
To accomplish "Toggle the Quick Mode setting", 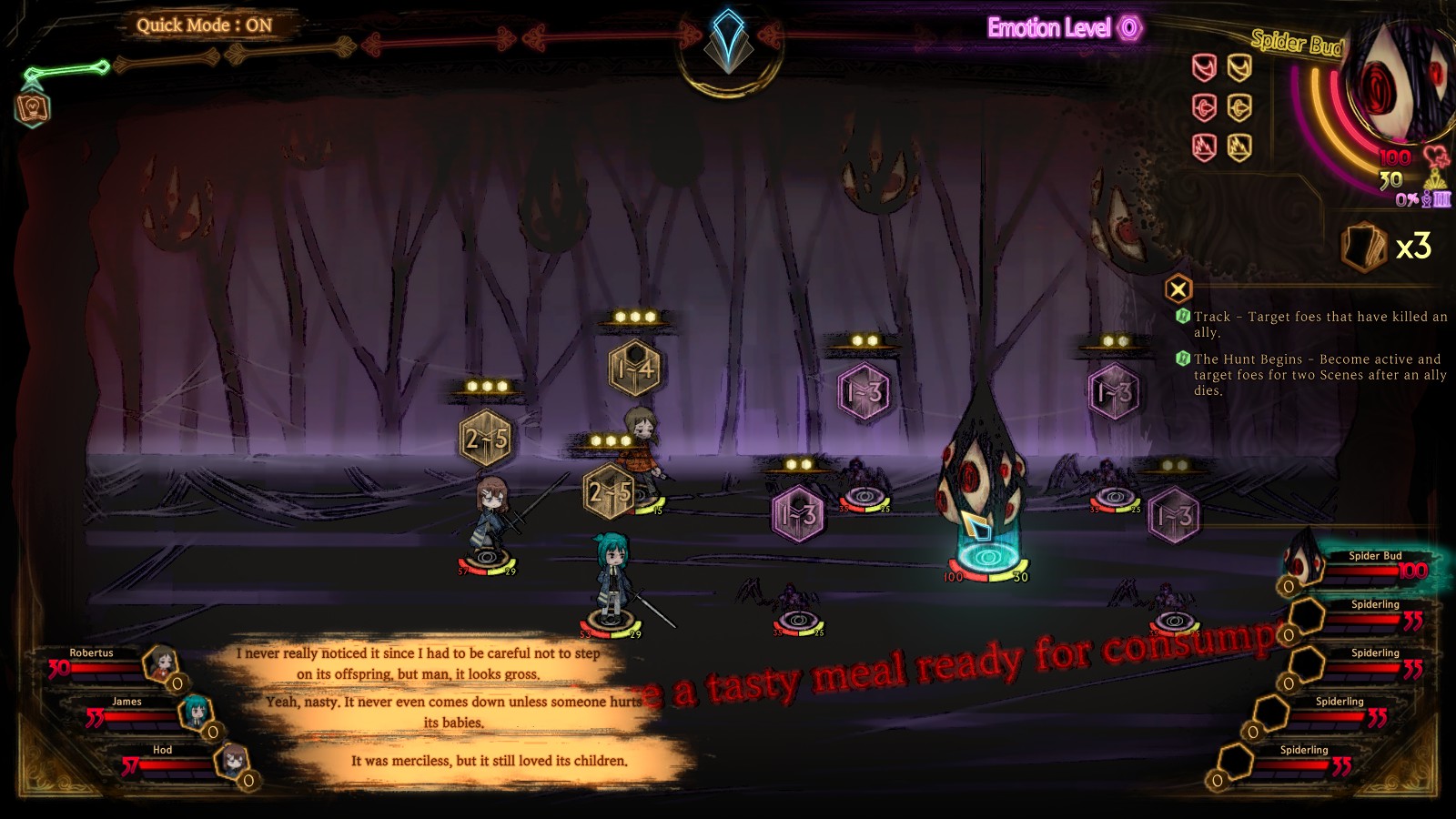I will [205, 25].
